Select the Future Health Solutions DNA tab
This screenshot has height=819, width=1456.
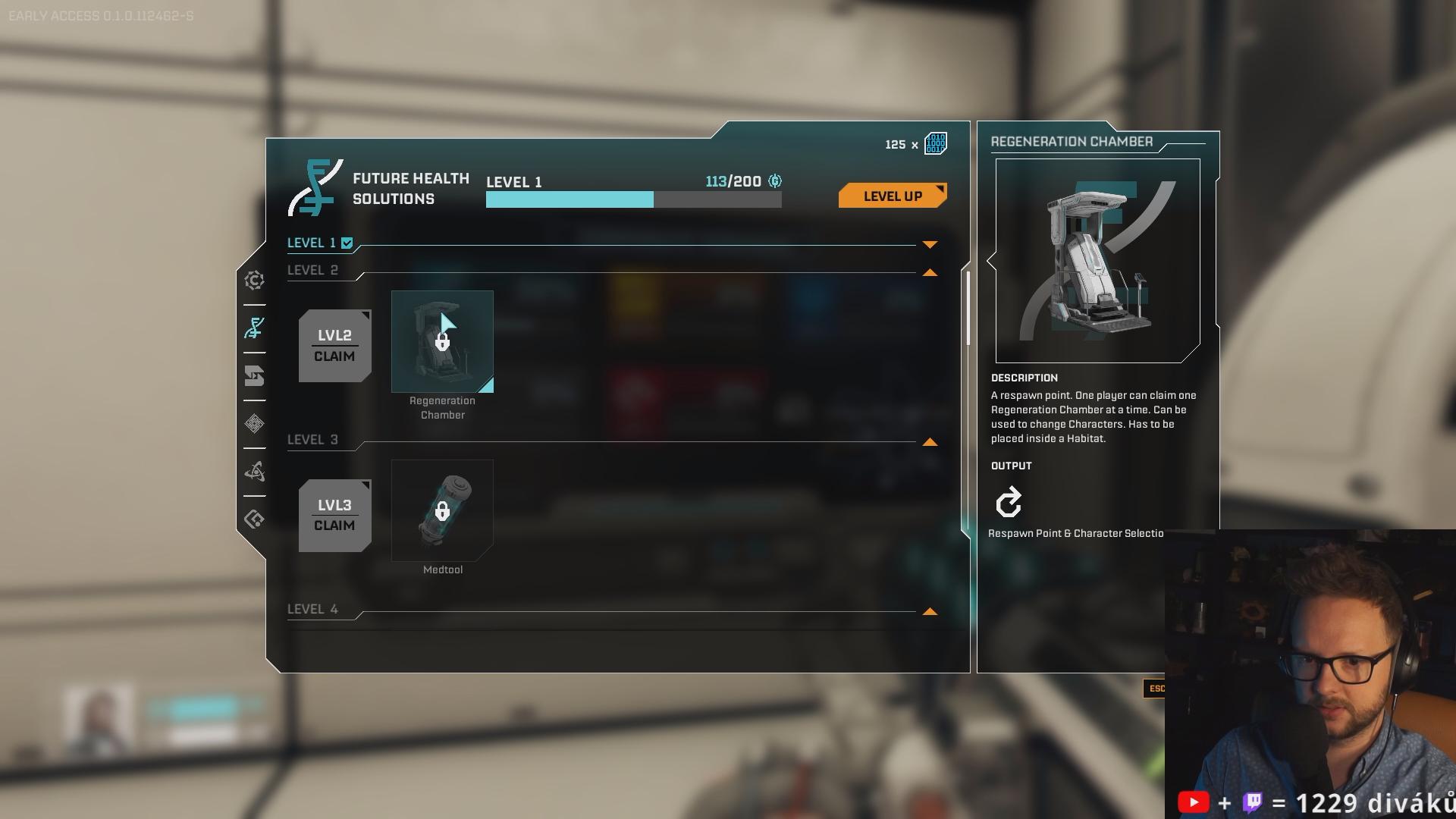point(255,328)
